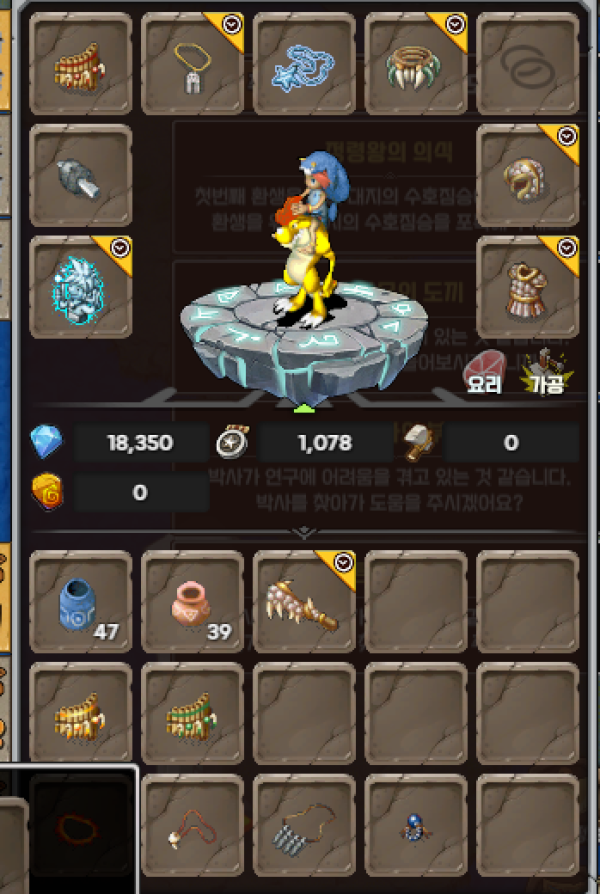Pick the spiked bone club in inventory
The image size is (600, 894).
point(304,601)
